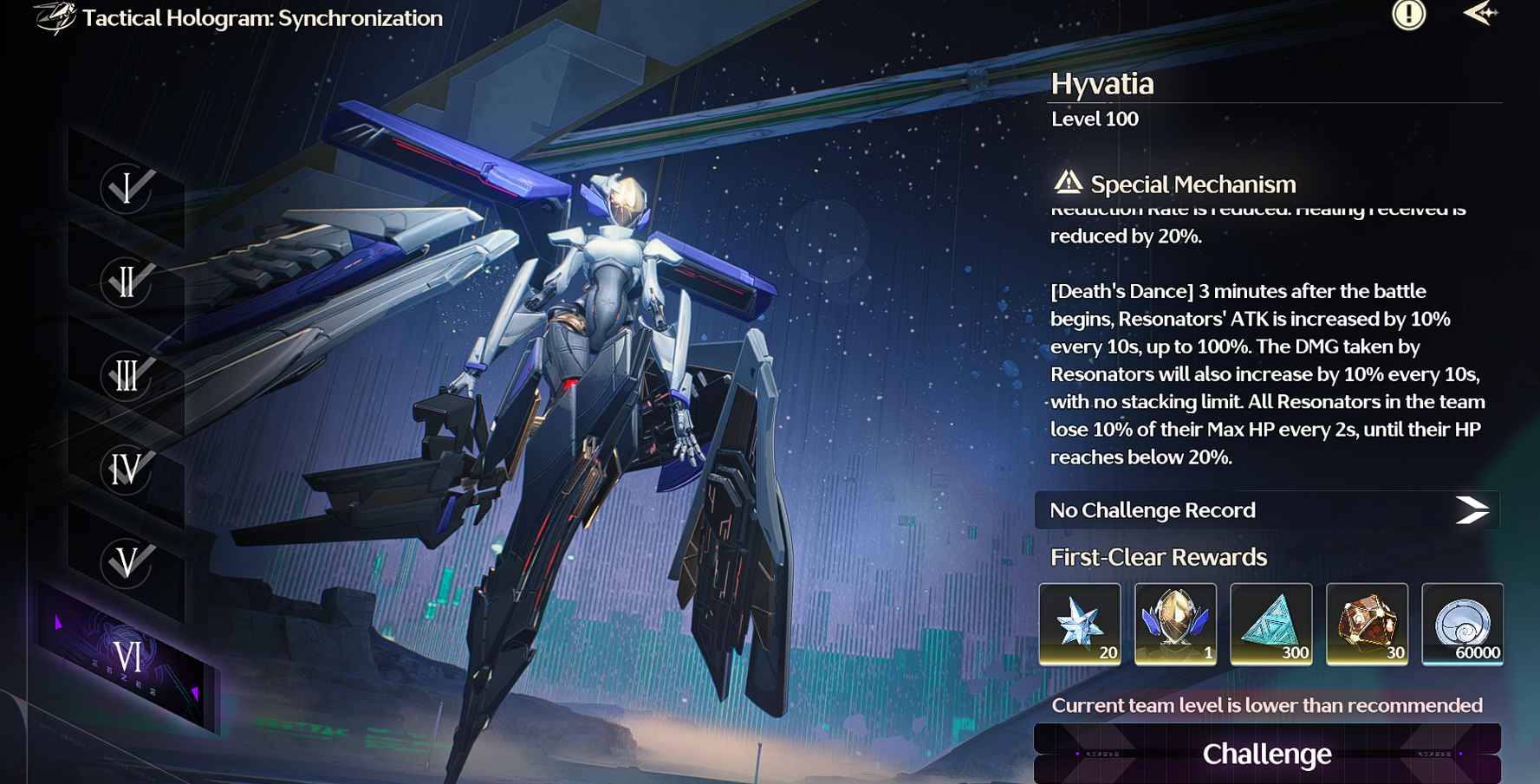
Task: Open the exclamation mark info button
Action: pos(1408,14)
